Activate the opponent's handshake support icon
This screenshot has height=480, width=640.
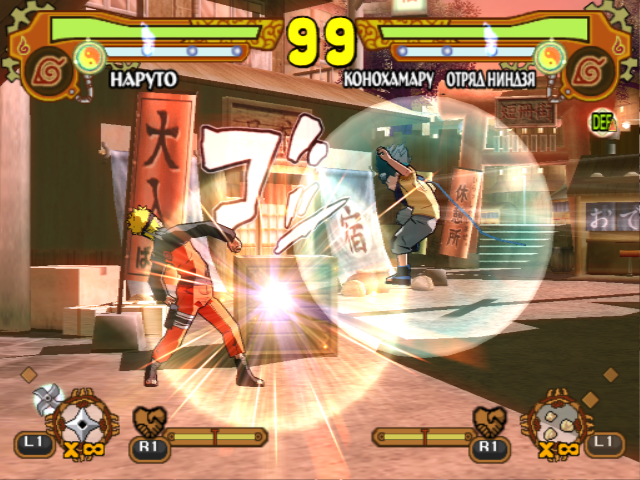click(488, 419)
